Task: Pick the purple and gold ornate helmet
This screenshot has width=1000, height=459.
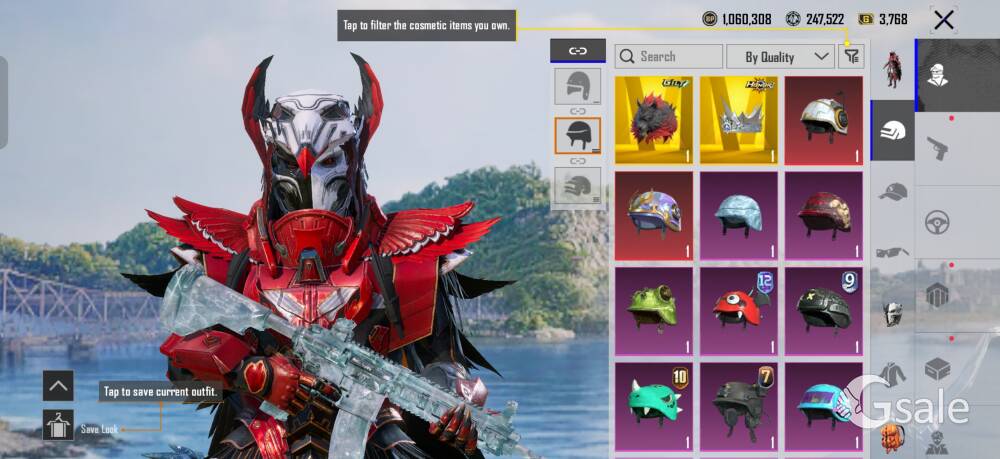Action: coord(653,215)
